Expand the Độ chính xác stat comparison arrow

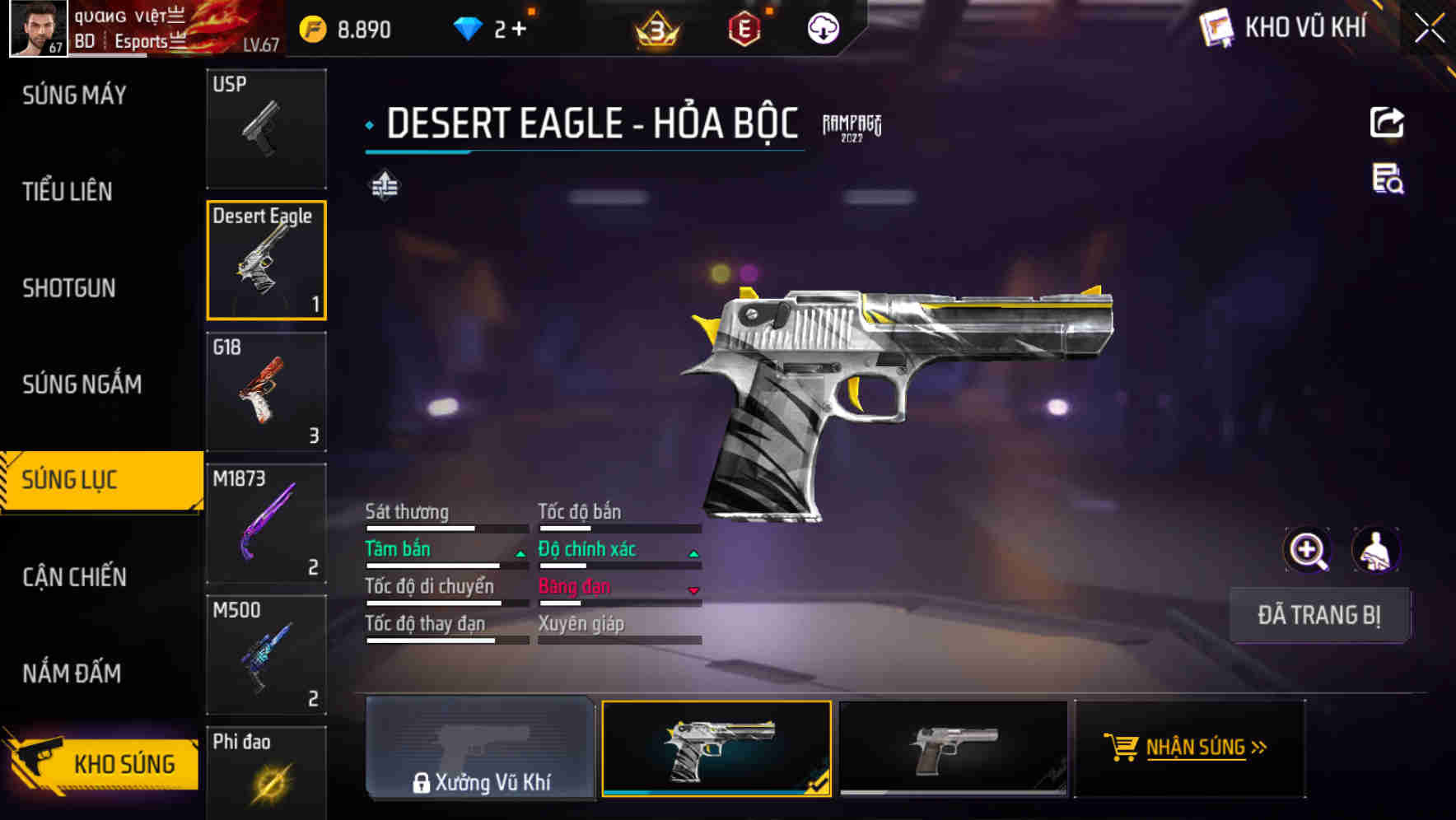coord(692,553)
